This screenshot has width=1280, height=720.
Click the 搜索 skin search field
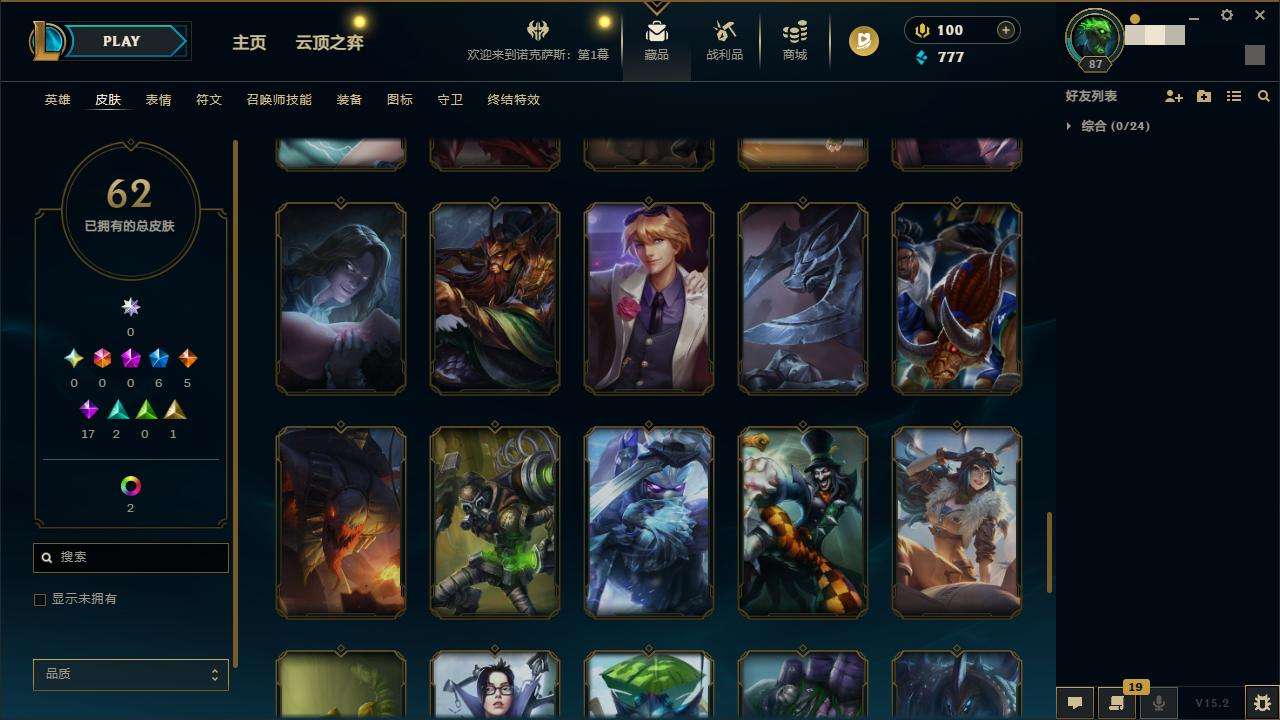pyautogui.click(x=140, y=558)
